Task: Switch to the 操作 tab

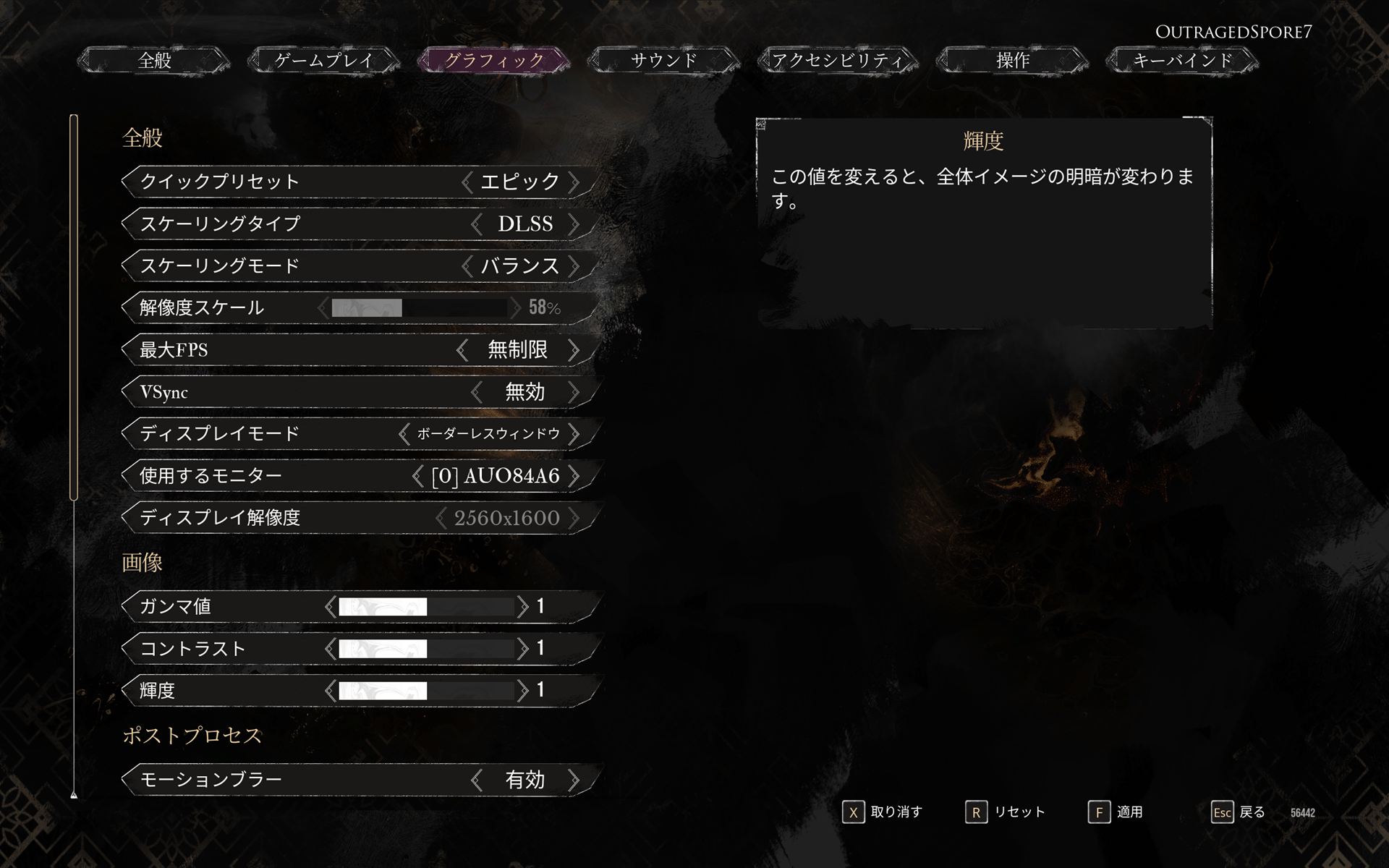Action: tap(1012, 61)
